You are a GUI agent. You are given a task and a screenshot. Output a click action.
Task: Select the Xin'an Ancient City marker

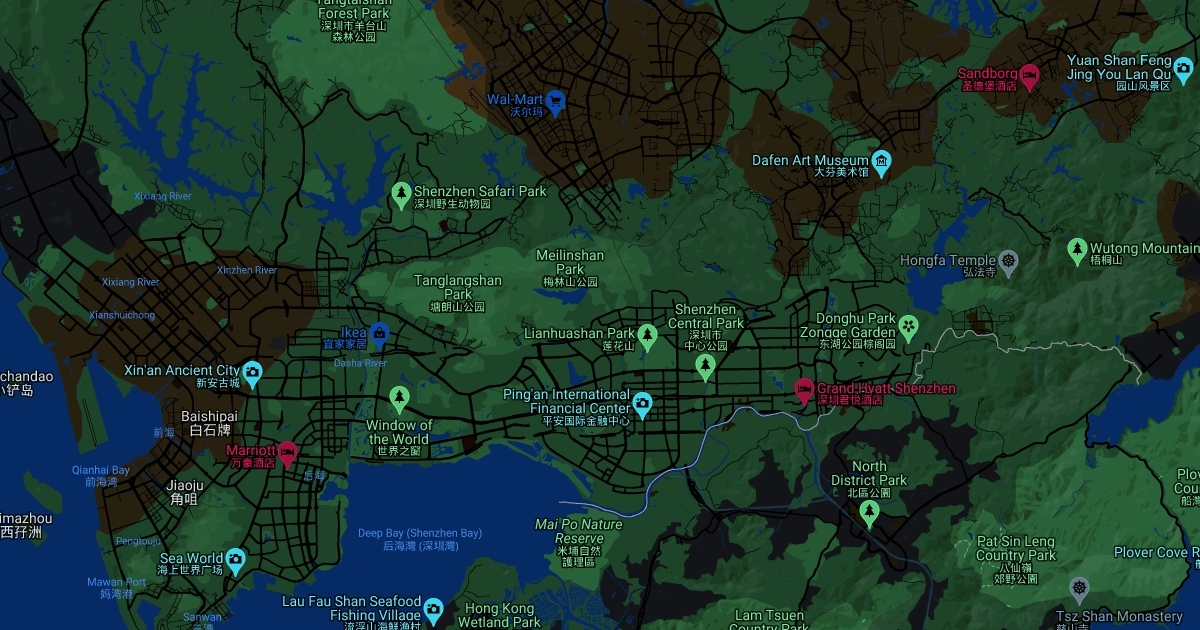pos(252,371)
